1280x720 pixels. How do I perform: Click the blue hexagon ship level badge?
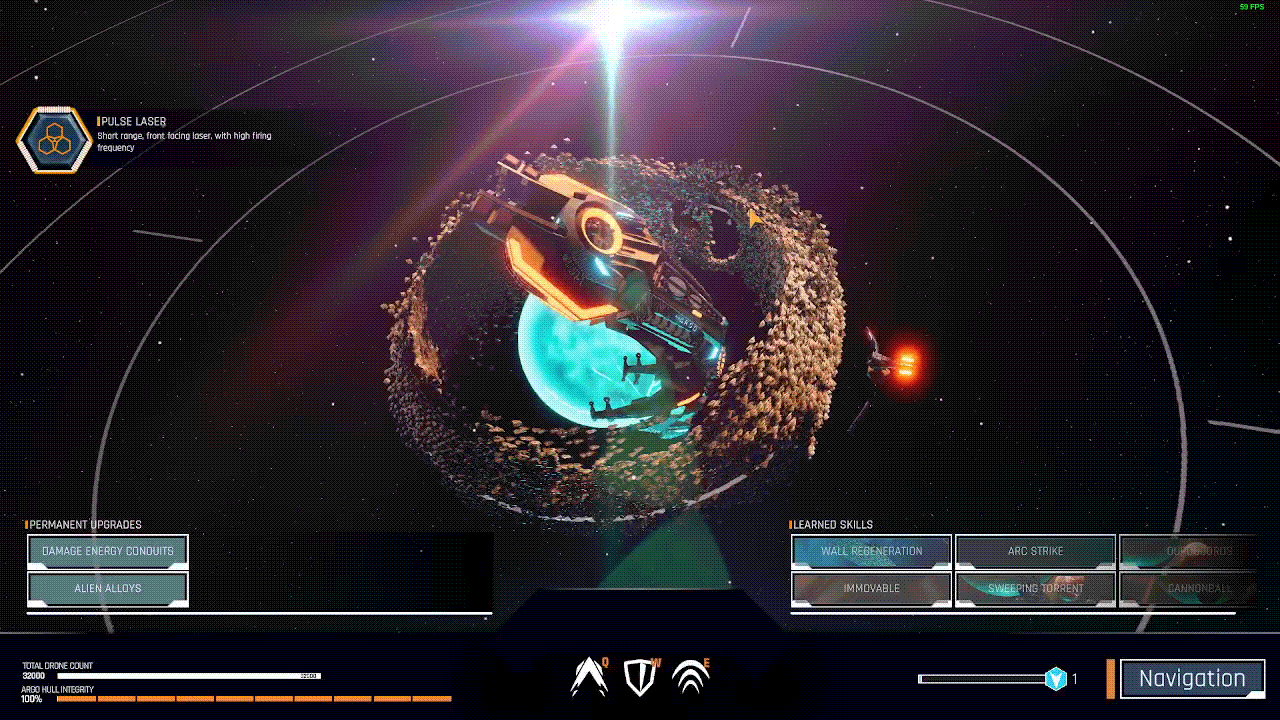[x=1055, y=679]
